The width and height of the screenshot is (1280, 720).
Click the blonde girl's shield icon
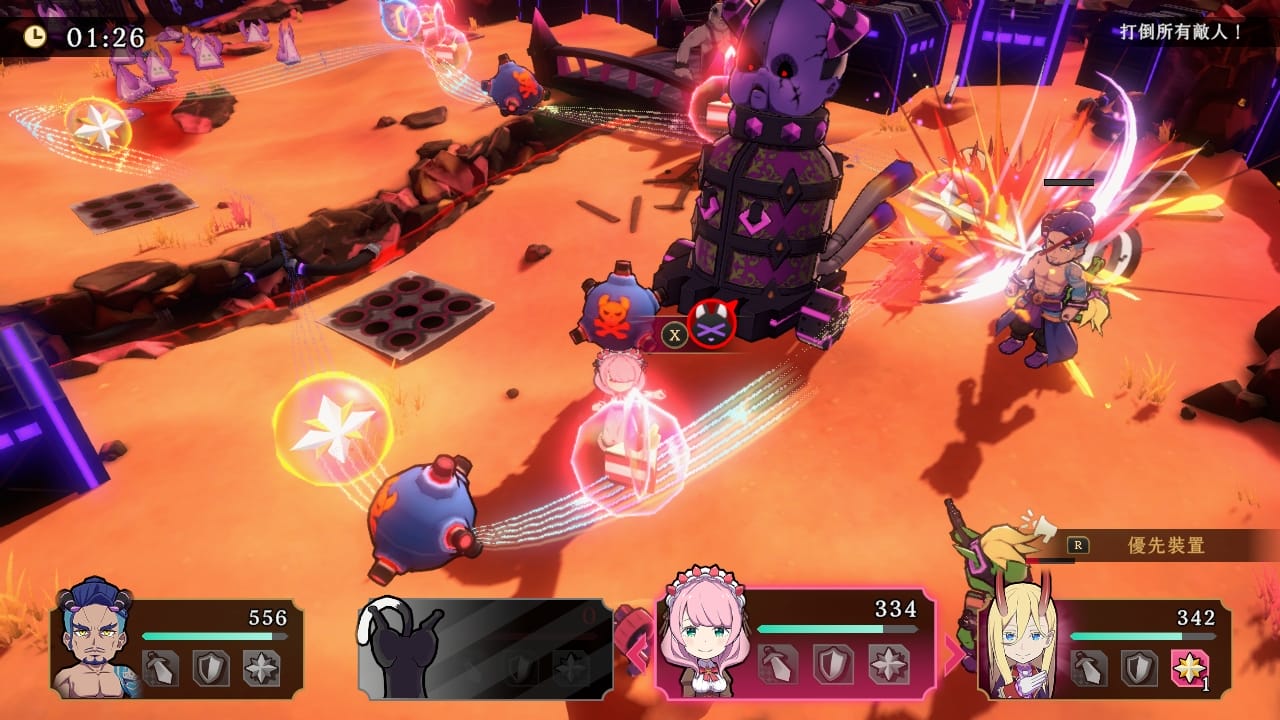(1139, 667)
